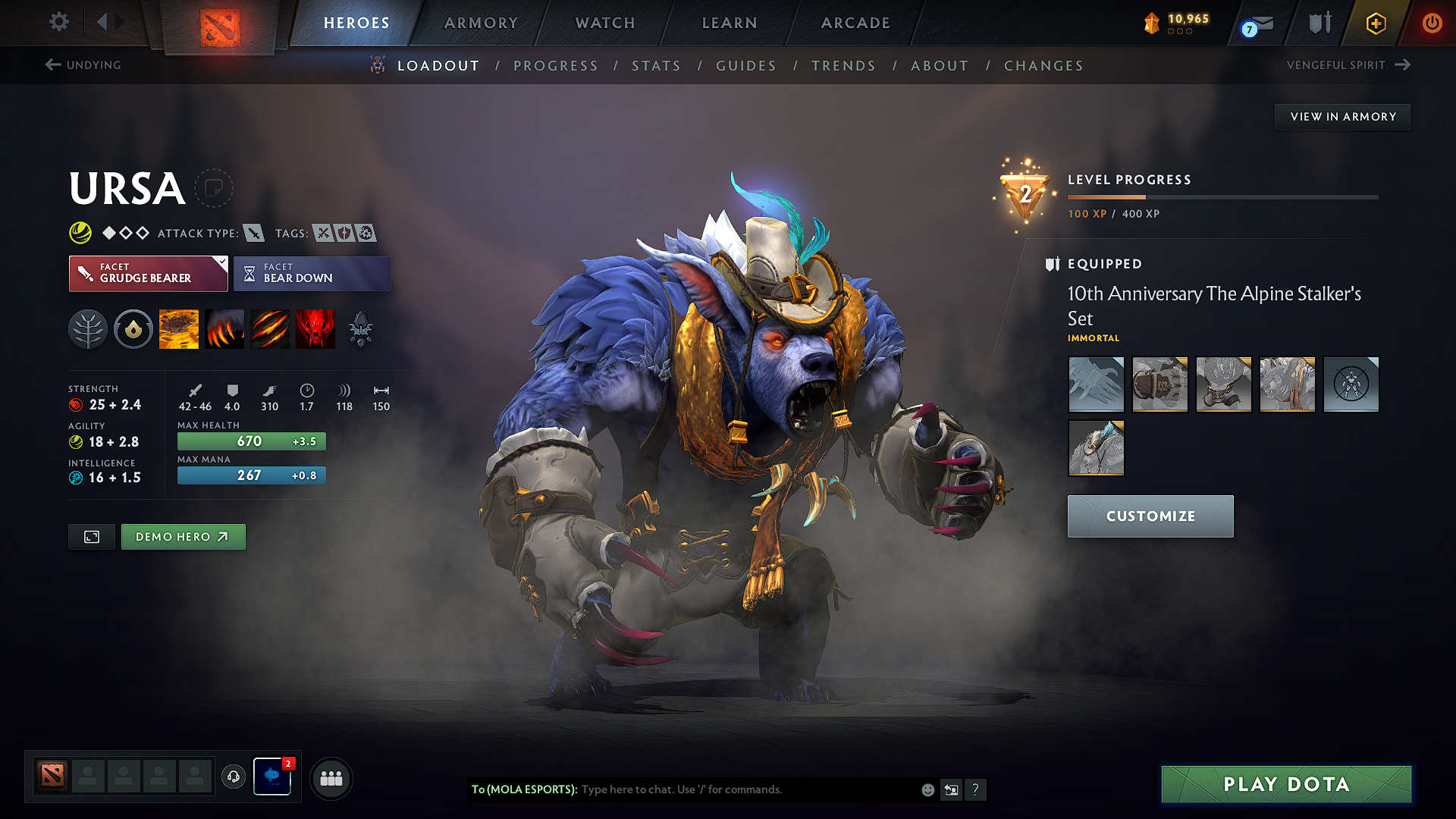
Task: Select the Overpower ability icon
Action: point(224,328)
